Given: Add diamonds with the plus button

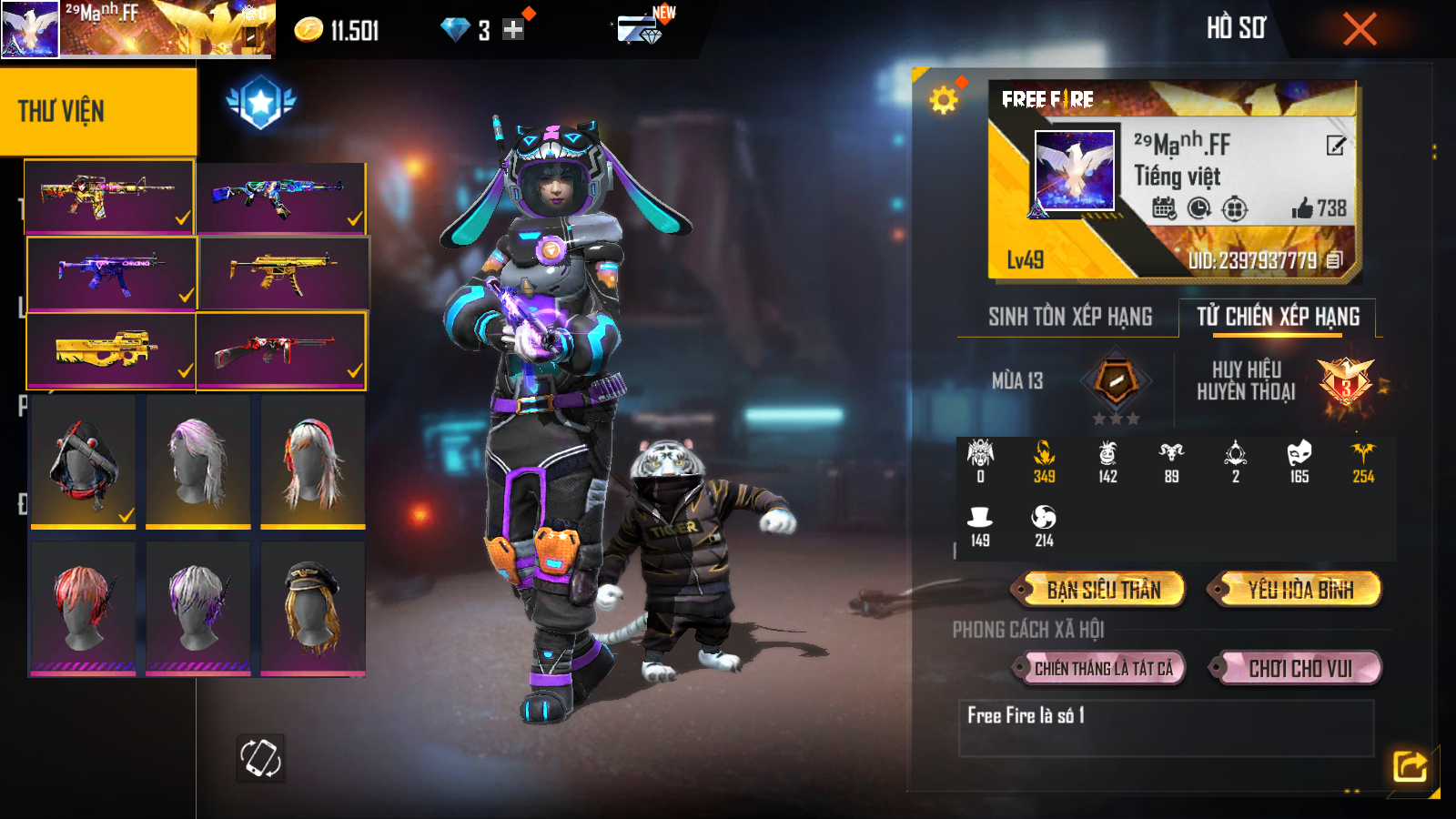Looking at the screenshot, I should coord(513,30).
